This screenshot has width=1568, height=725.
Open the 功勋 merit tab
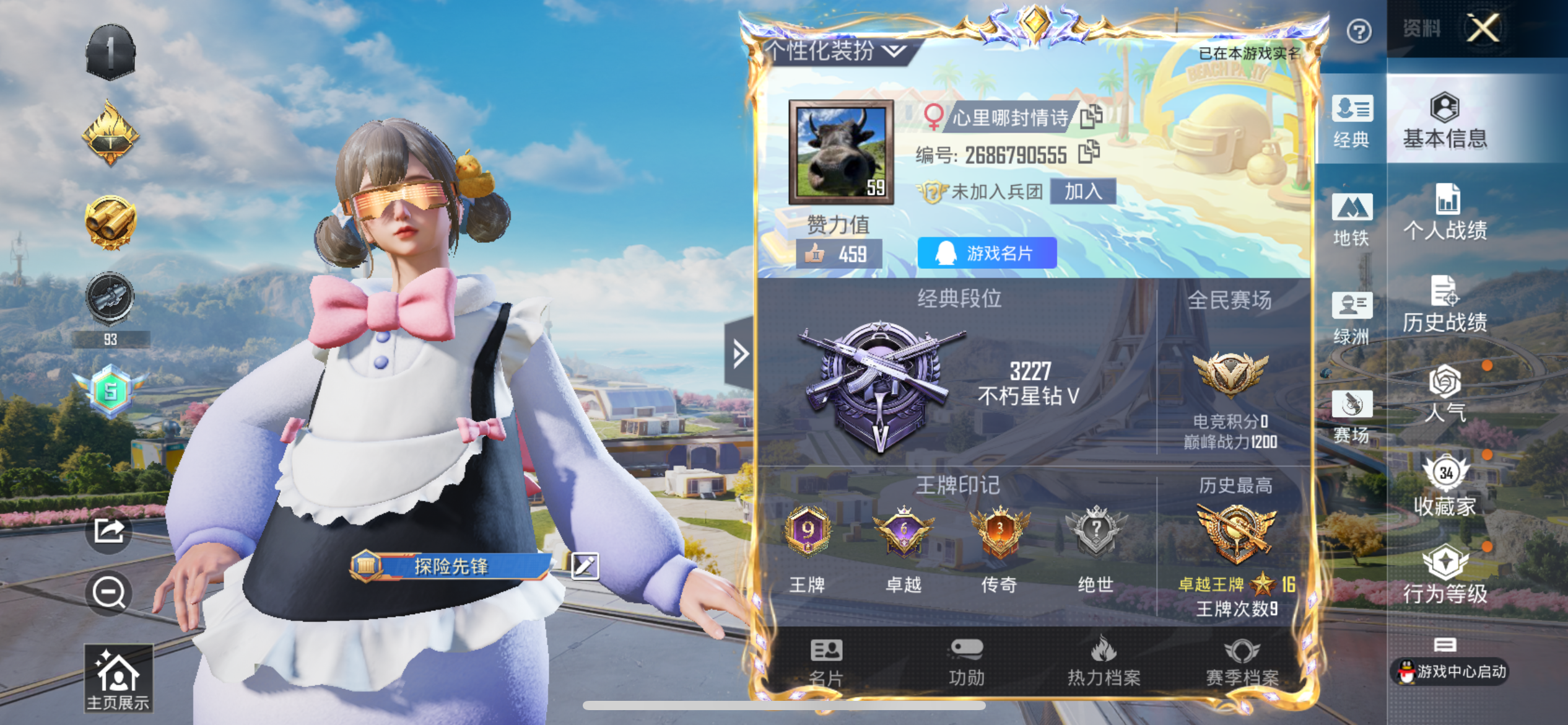pyautogui.click(x=966, y=662)
